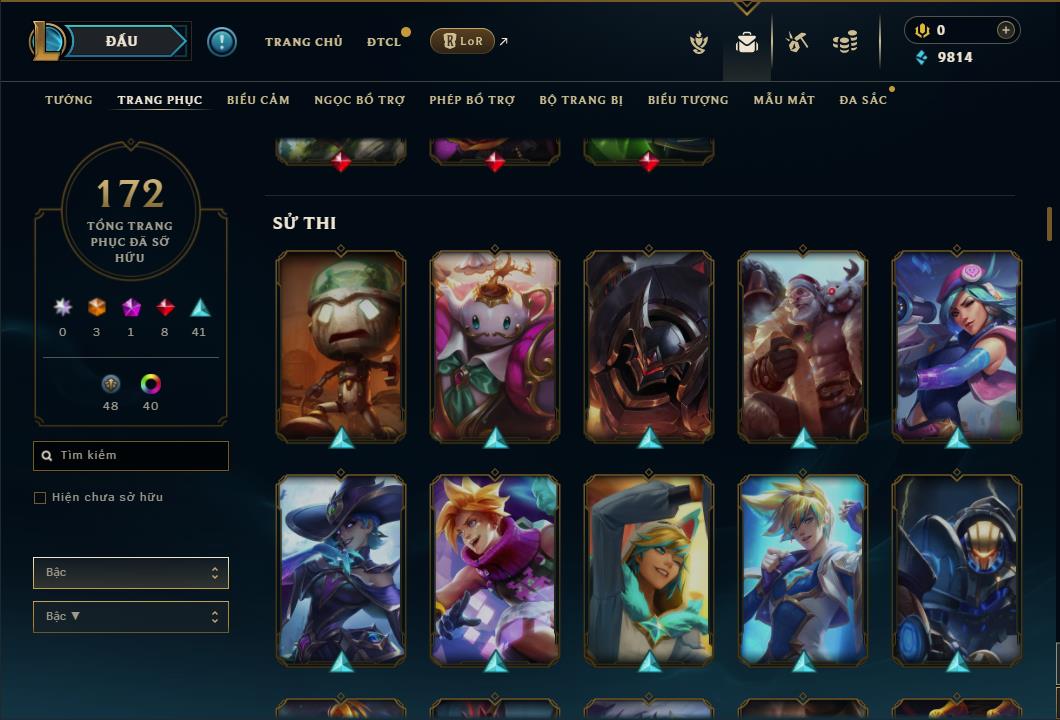Open the NGỌC BỔ TRỢ tab
This screenshot has width=1060, height=720.
coord(359,100)
